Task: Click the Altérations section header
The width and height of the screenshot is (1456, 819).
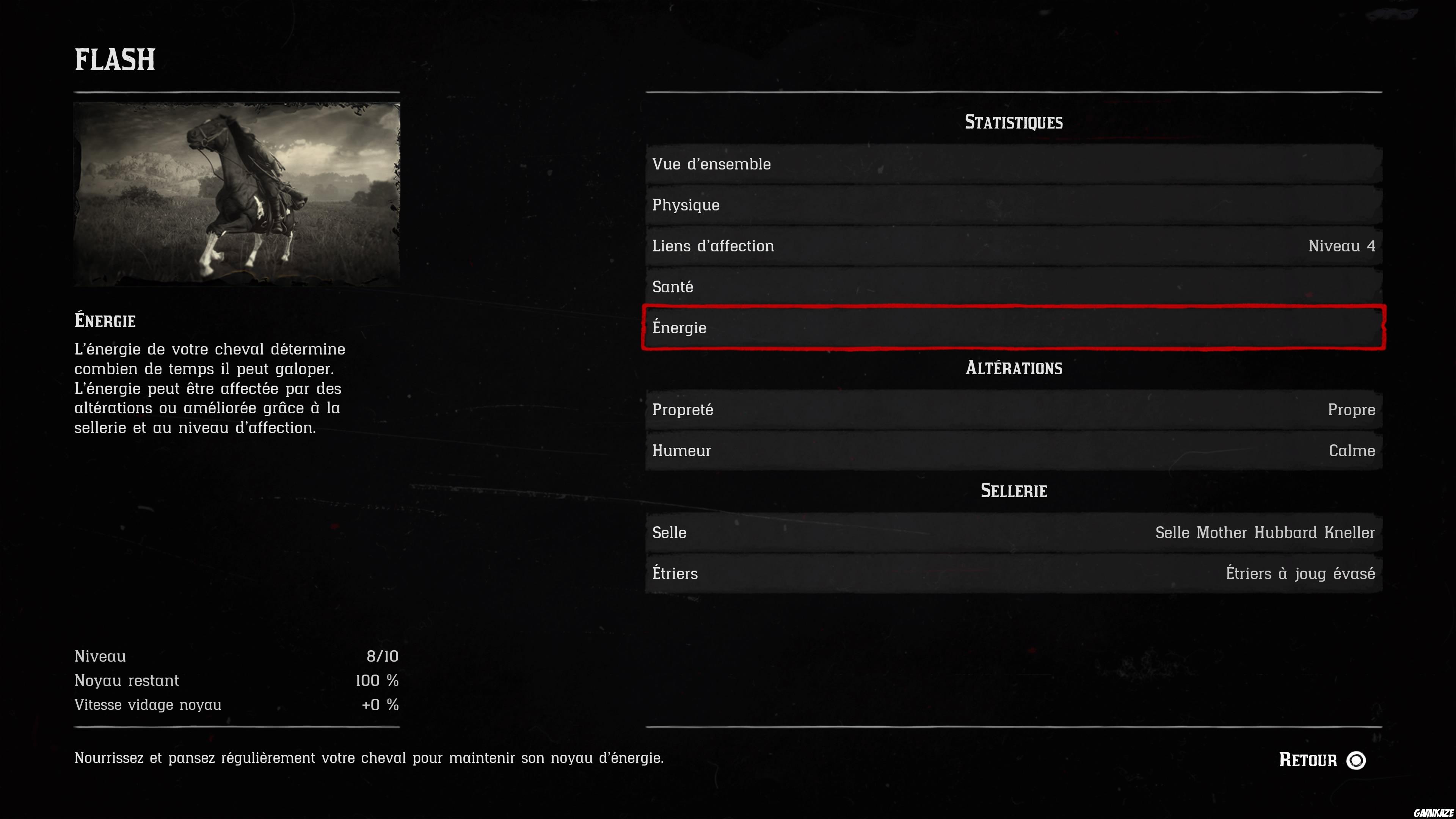Action: 1014,368
